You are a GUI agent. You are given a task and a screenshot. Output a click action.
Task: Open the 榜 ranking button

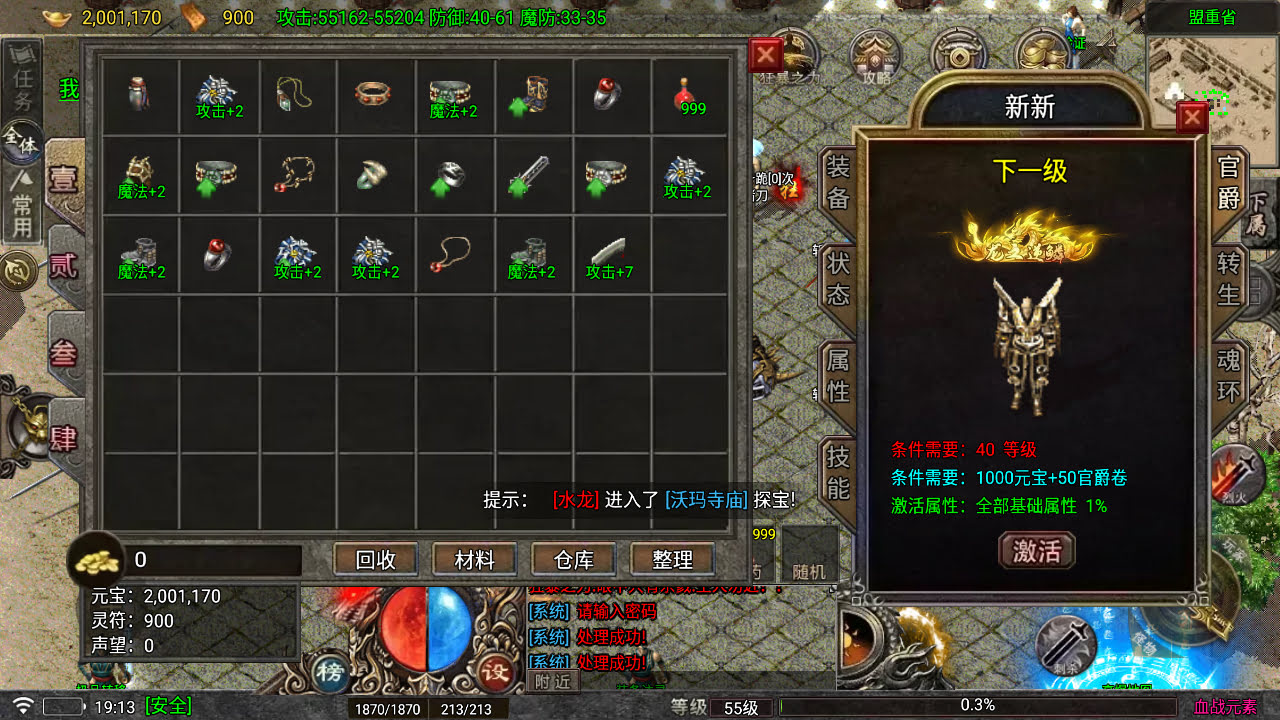329,671
